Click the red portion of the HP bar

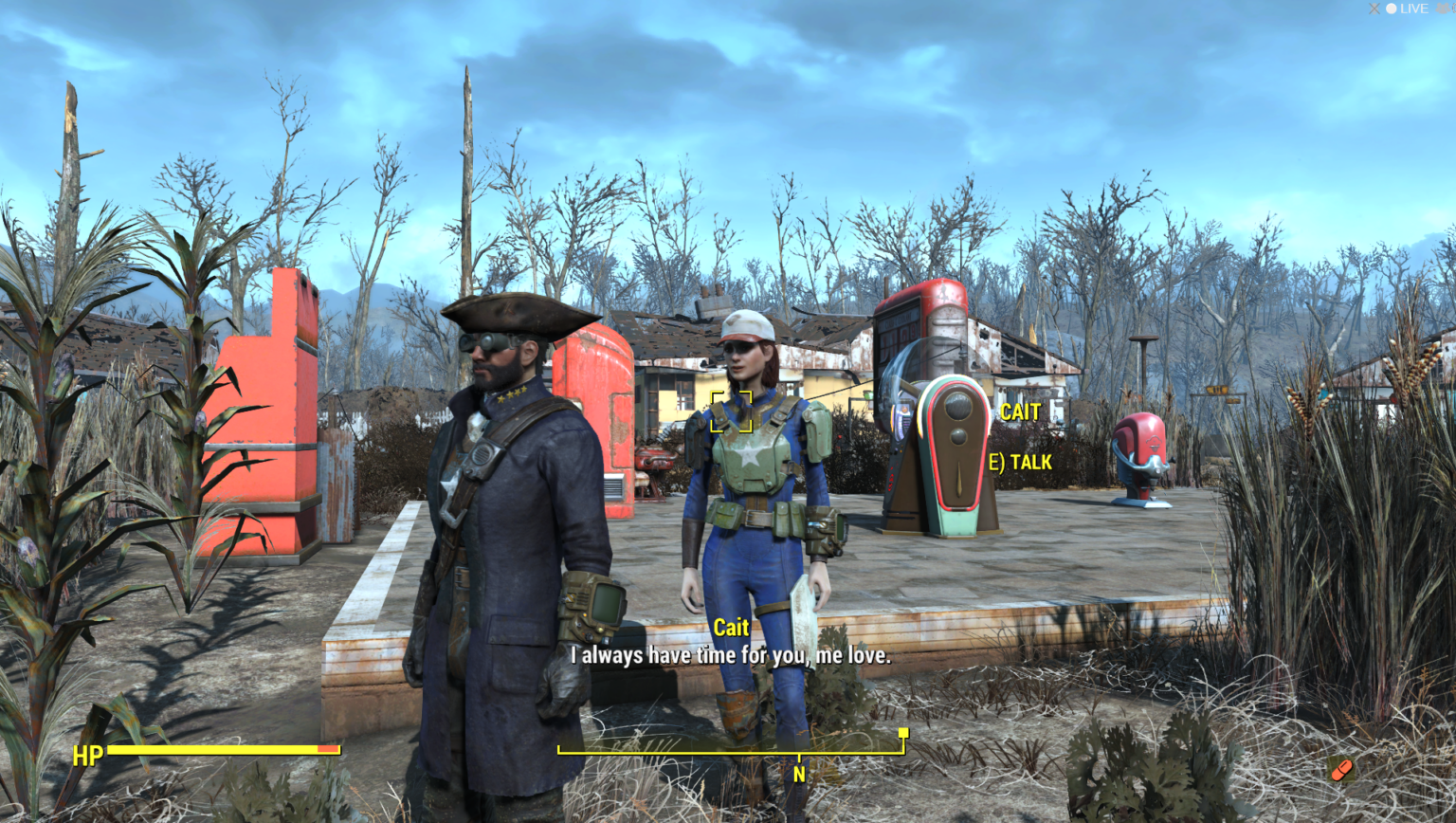tap(330, 748)
